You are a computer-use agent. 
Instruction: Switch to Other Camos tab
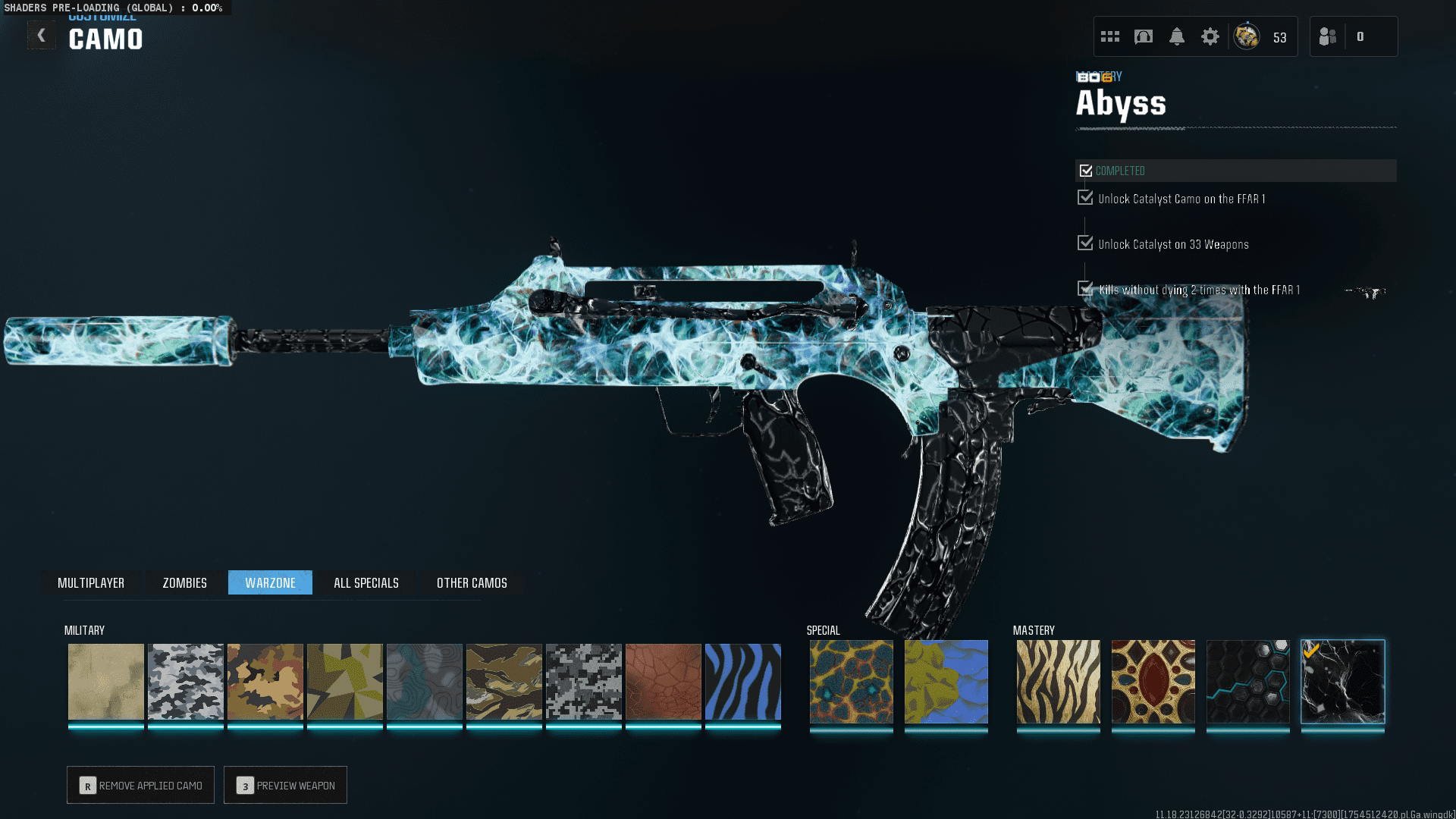[472, 582]
